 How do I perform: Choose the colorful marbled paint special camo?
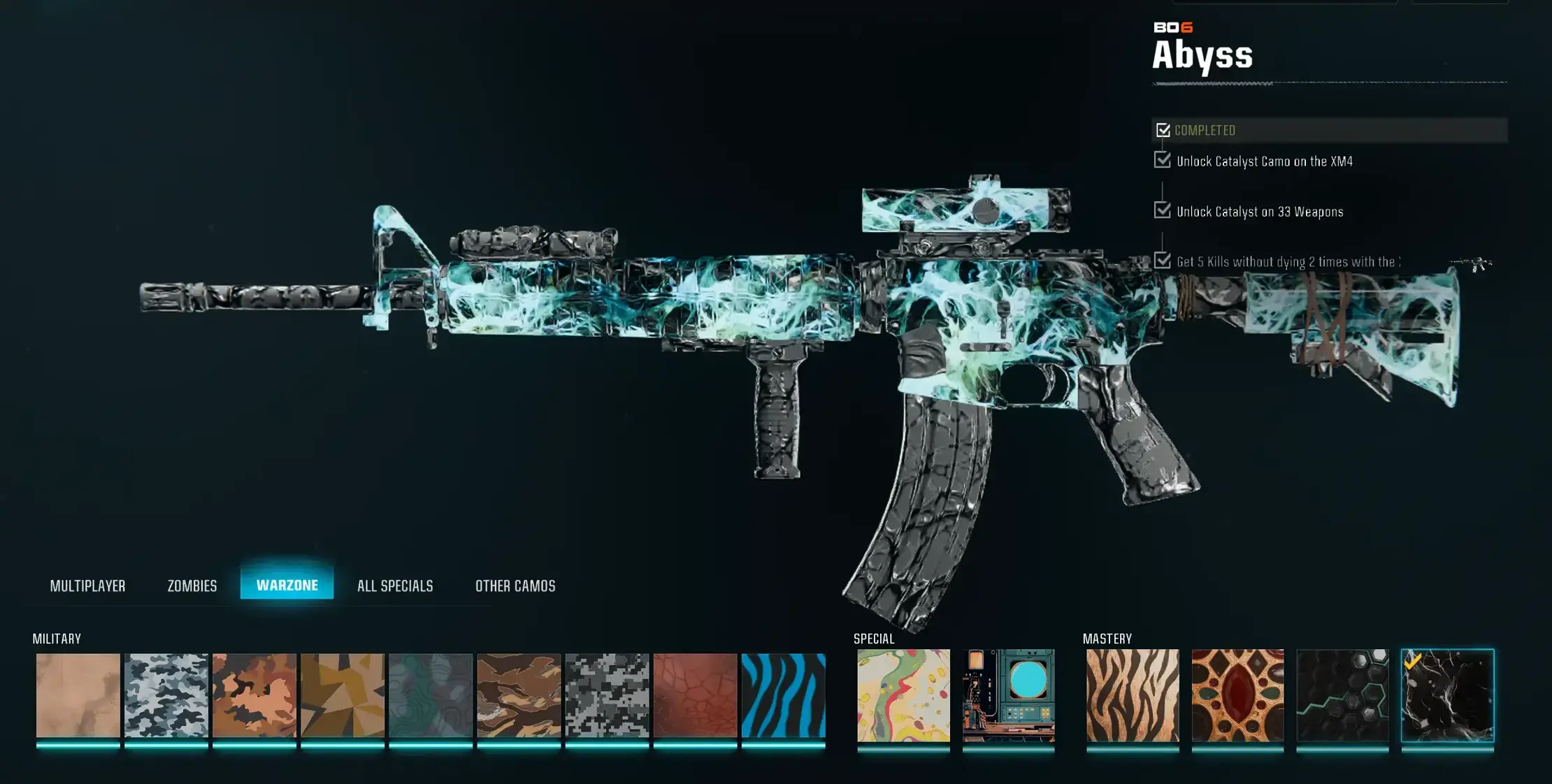(903, 695)
